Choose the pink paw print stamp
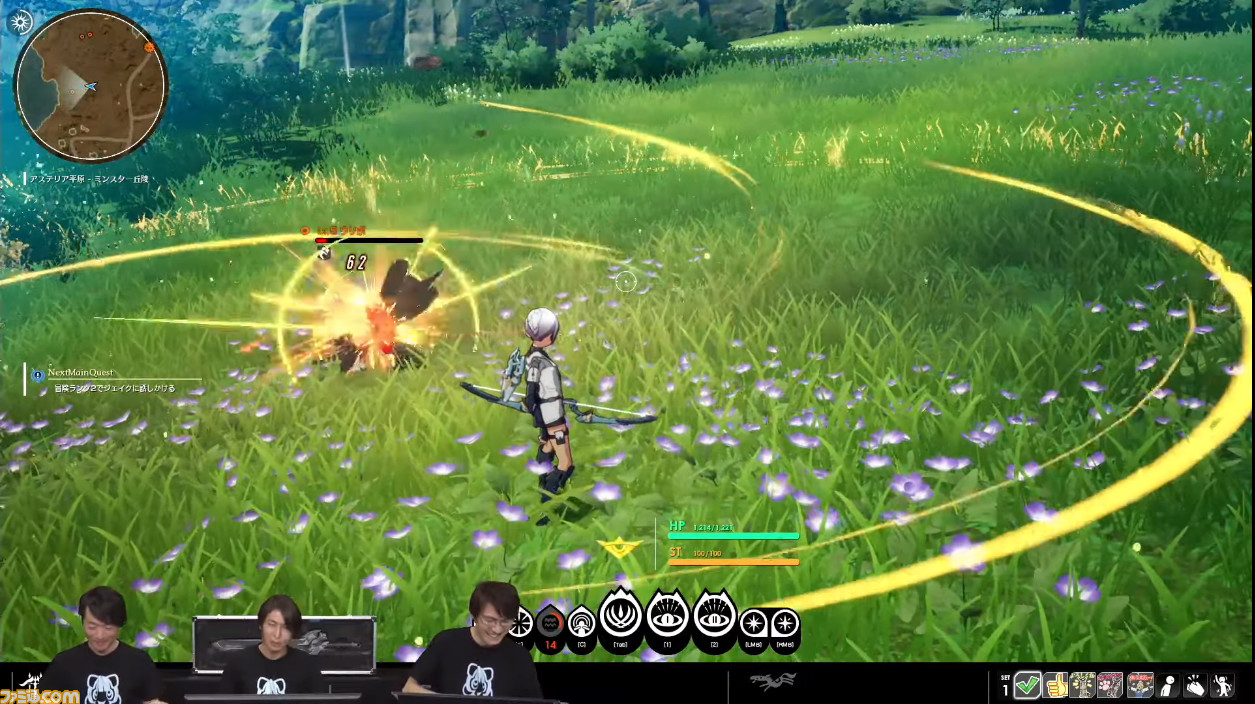The height and width of the screenshot is (704, 1255). tap(1111, 685)
